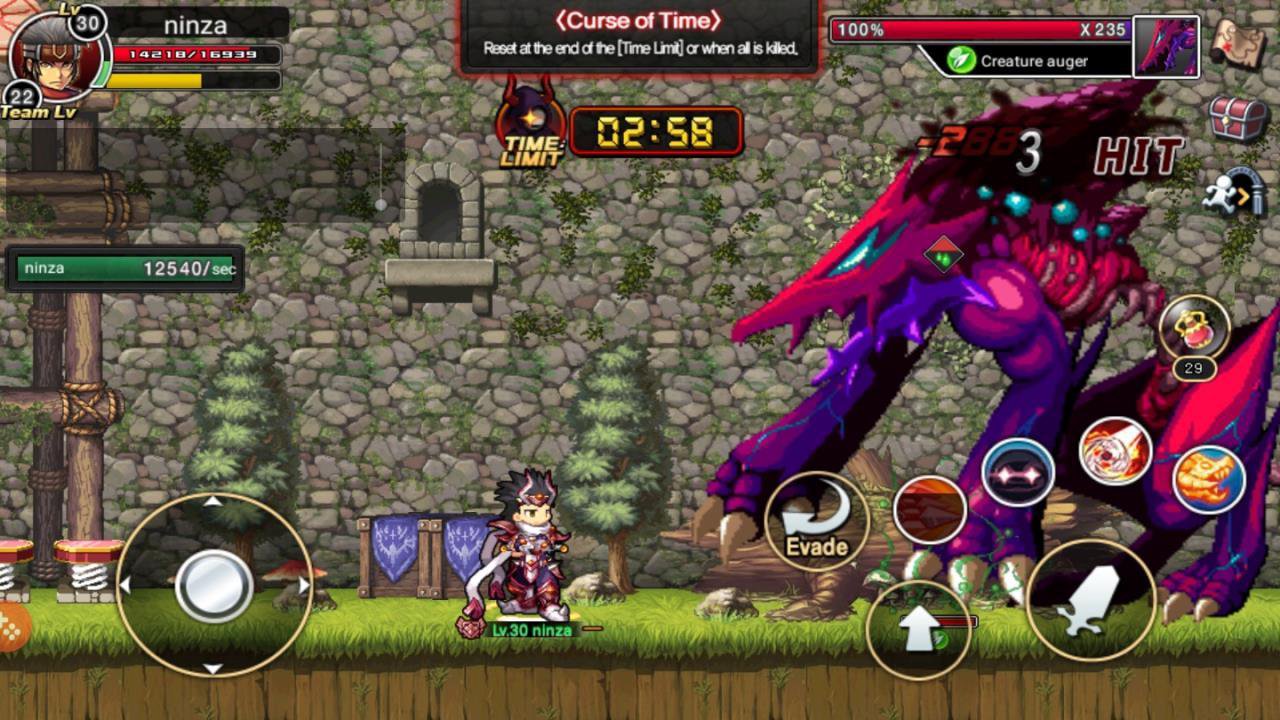Open the map scroll icon
This screenshot has width=1280, height=720.
(x=1238, y=43)
